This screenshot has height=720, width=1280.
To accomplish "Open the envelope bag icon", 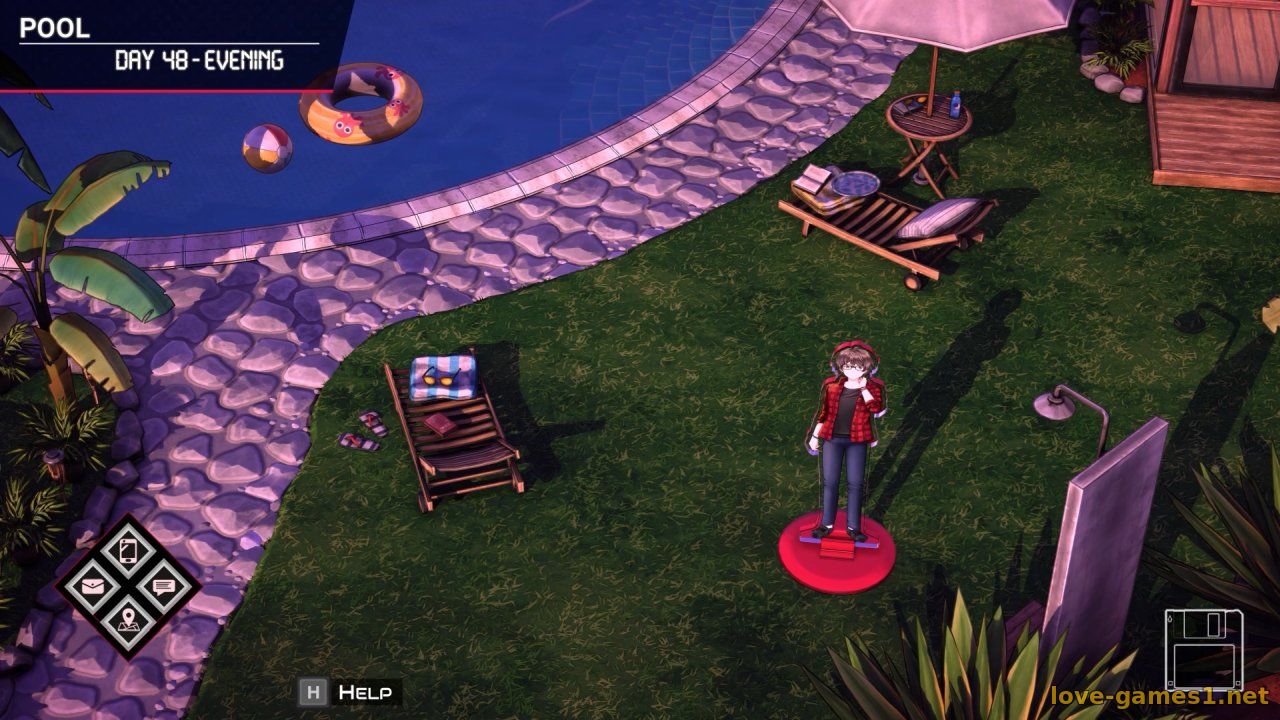I will [93, 587].
